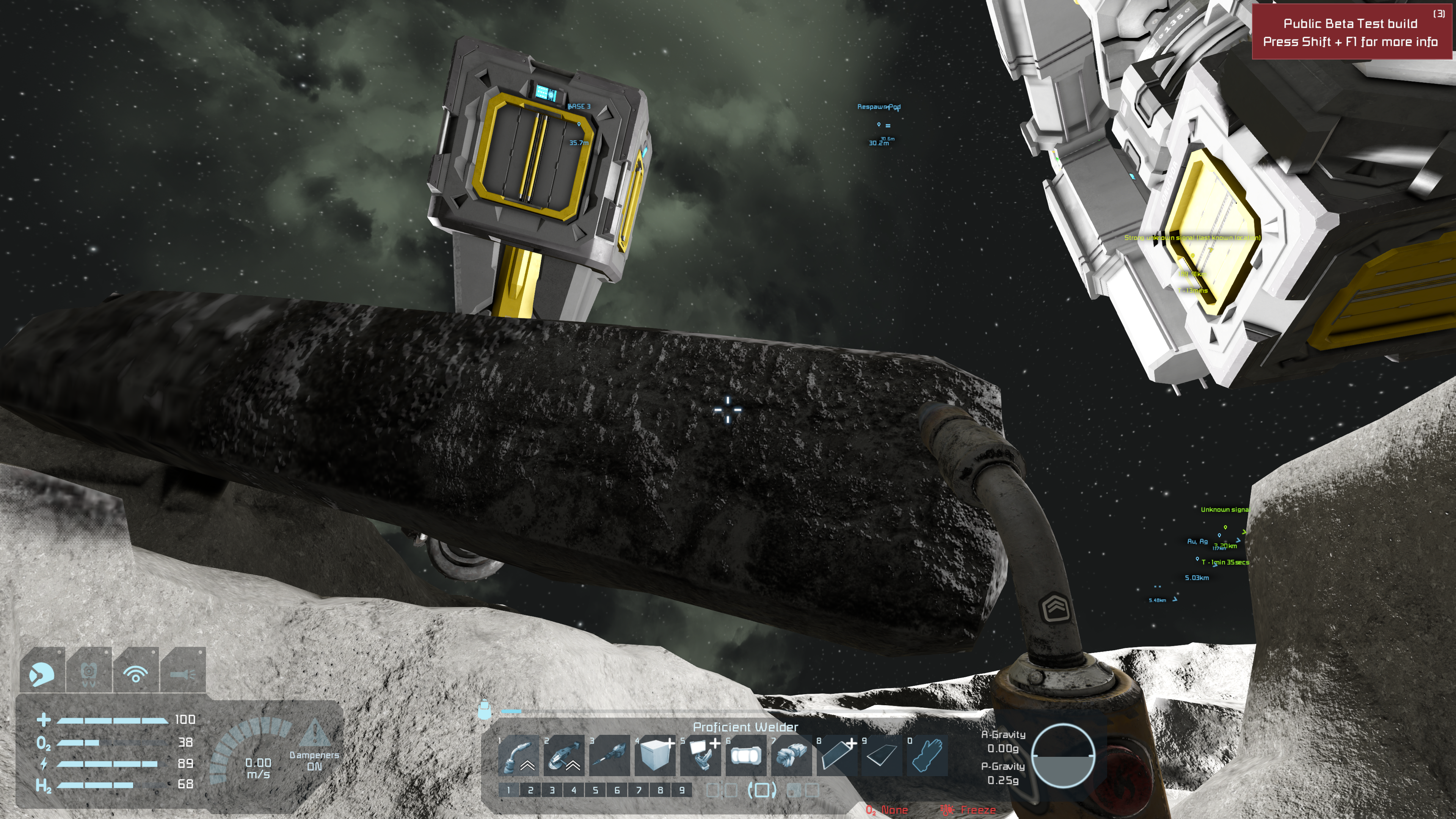Equip the grinder tool slot
The image size is (1456, 819).
pyautogui.click(x=563, y=756)
